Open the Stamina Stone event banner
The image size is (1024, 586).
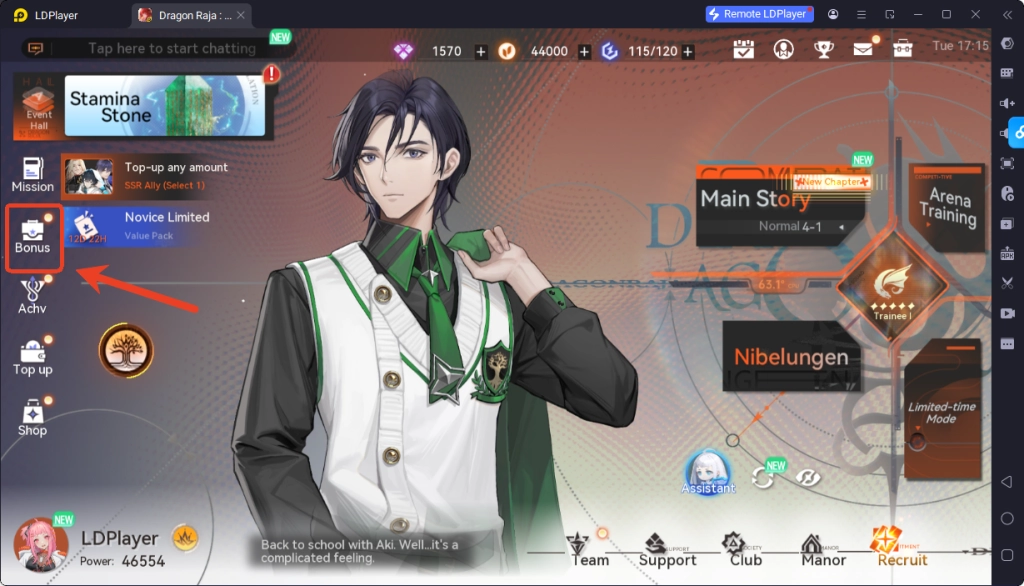pos(165,107)
